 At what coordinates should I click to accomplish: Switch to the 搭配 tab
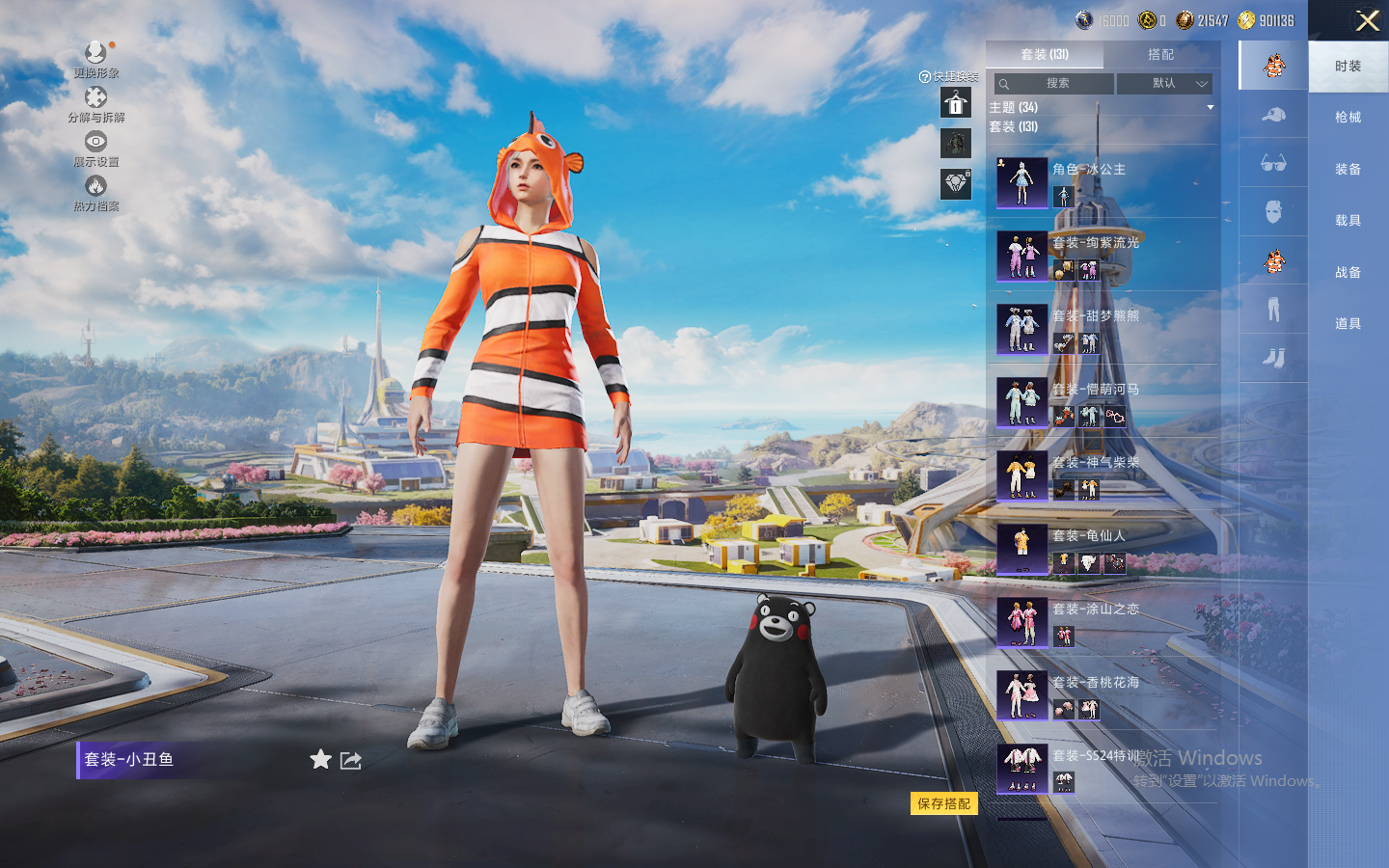1160,55
